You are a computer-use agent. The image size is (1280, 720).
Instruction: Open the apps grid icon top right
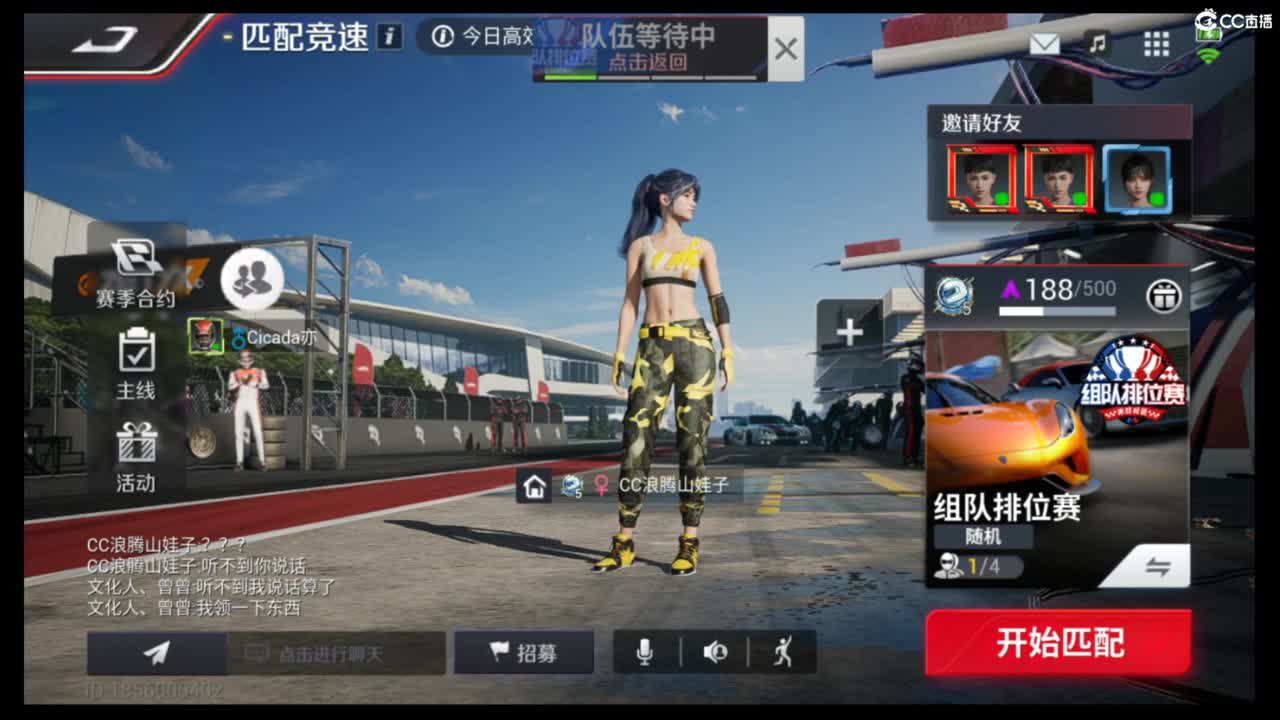point(1155,44)
